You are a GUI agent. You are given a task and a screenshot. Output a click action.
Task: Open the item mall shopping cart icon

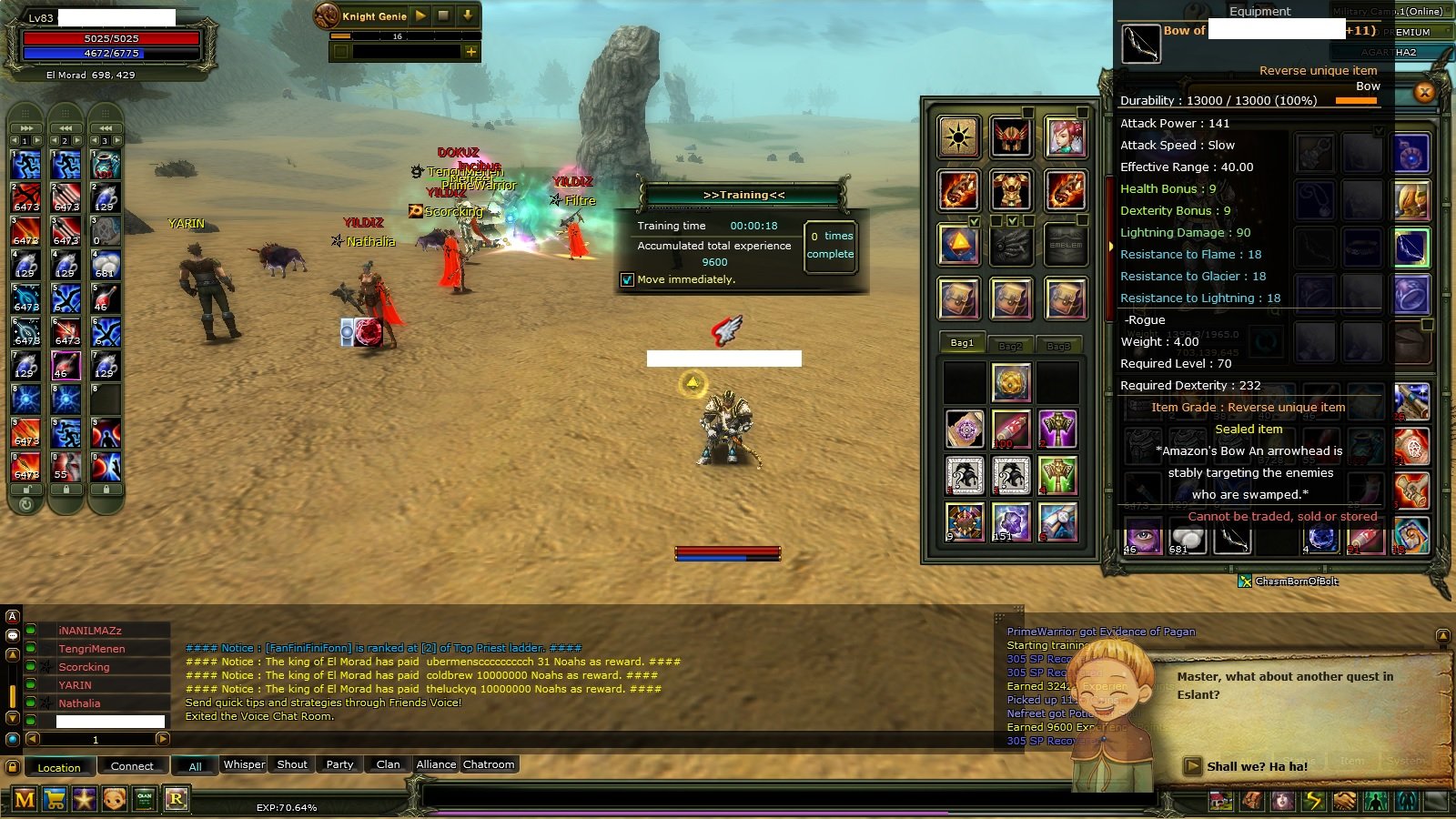(x=53, y=801)
